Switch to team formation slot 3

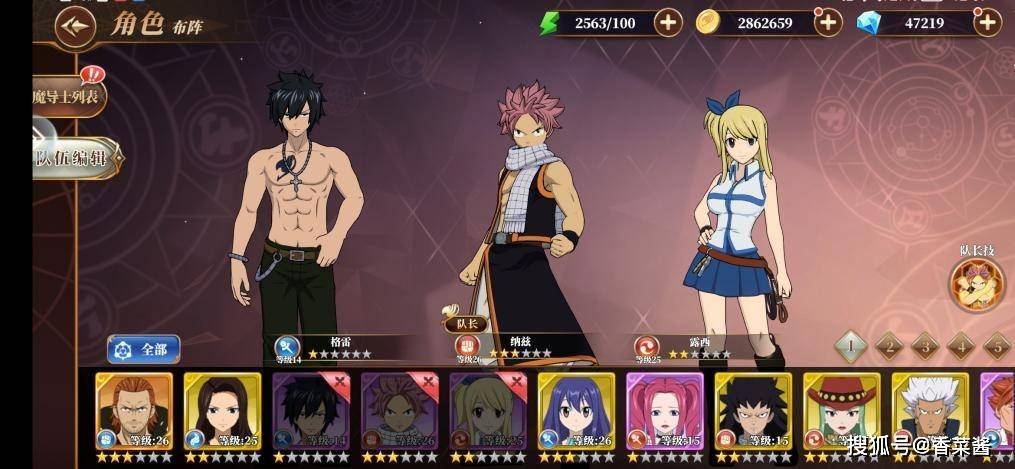[925, 346]
